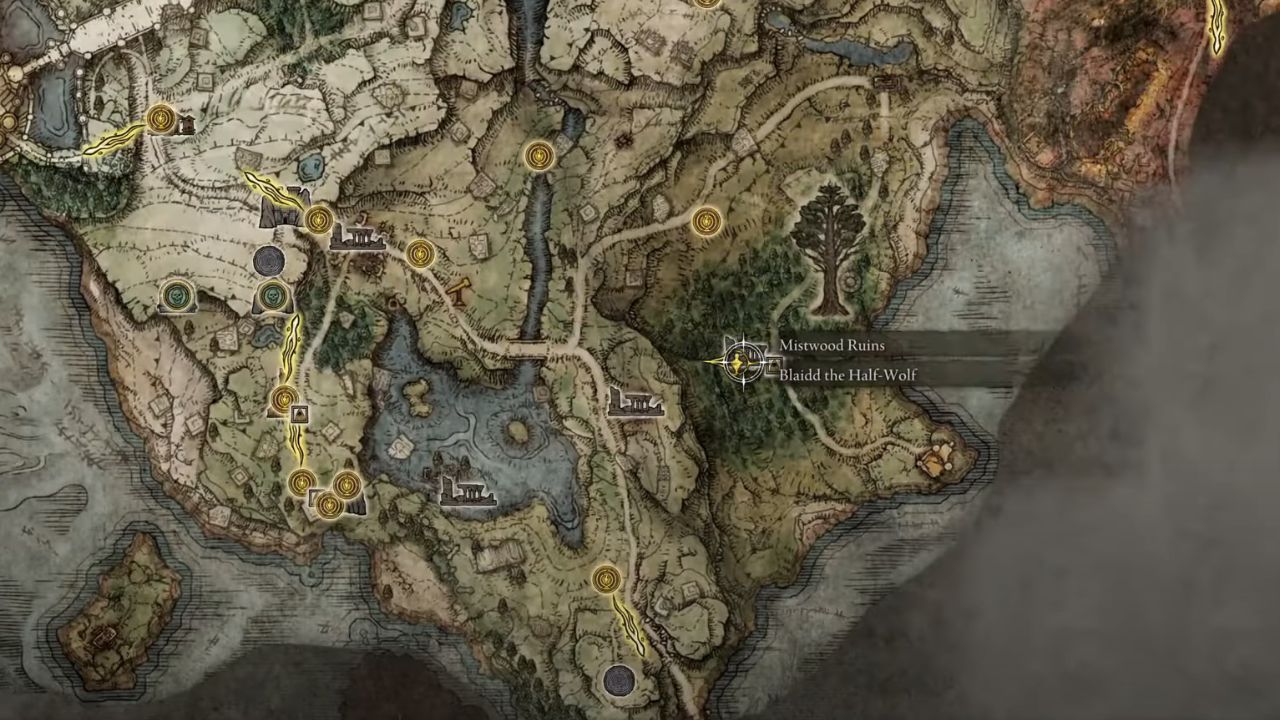Select the Site of Grace north of the lake

[540, 154]
